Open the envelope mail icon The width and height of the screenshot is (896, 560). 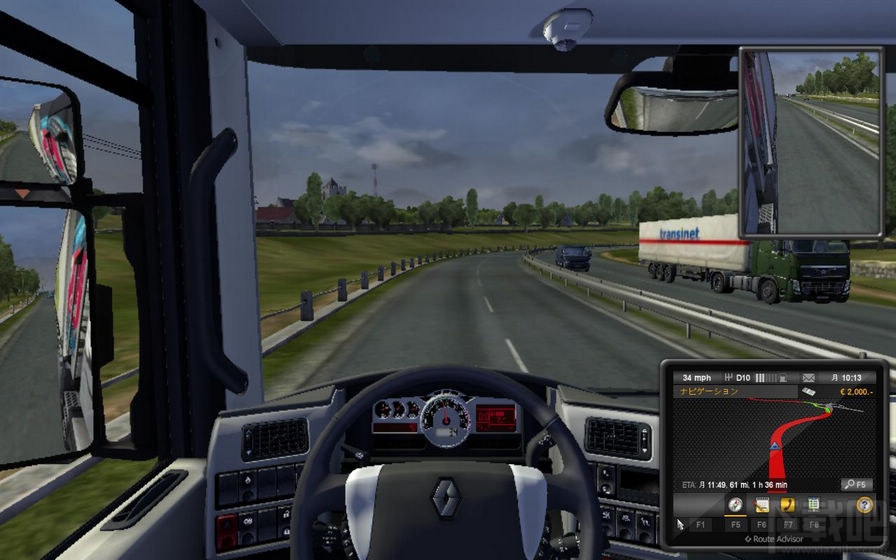pyautogui.click(x=808, y=377)
